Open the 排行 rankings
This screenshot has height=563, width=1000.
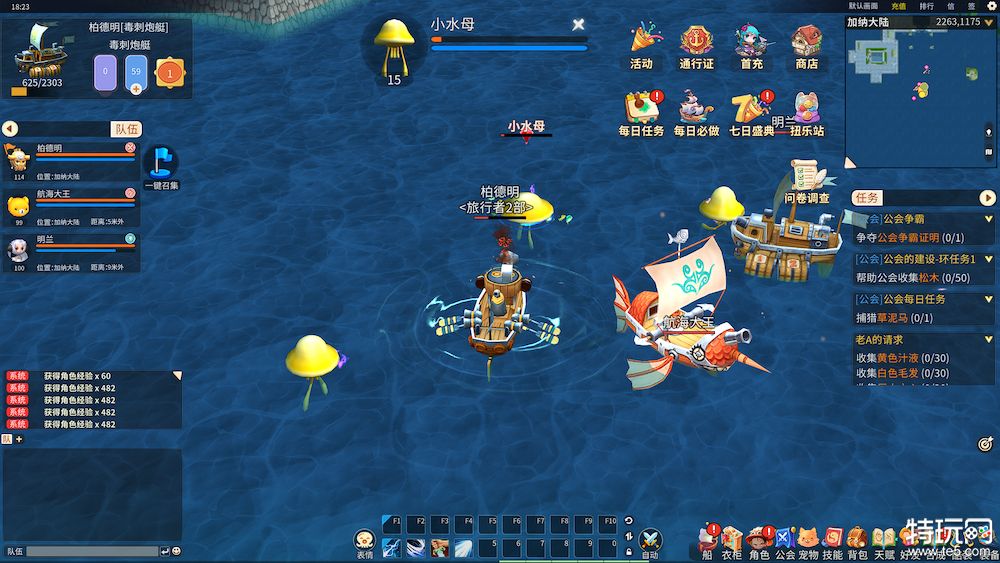click(x=926, y=6)
